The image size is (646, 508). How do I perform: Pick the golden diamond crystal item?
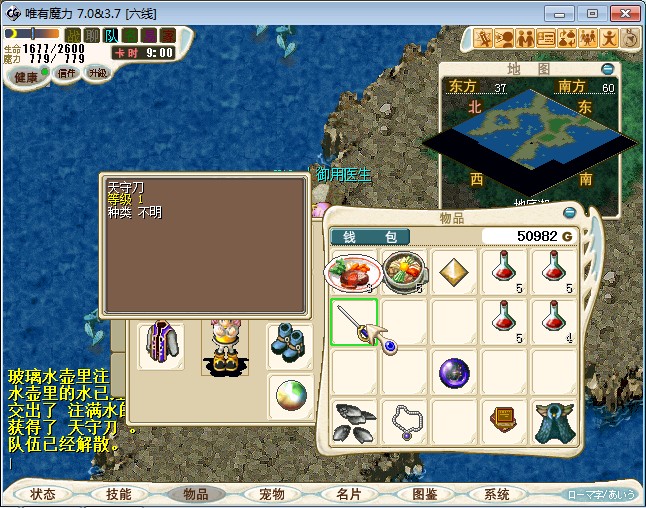[454, 272]
